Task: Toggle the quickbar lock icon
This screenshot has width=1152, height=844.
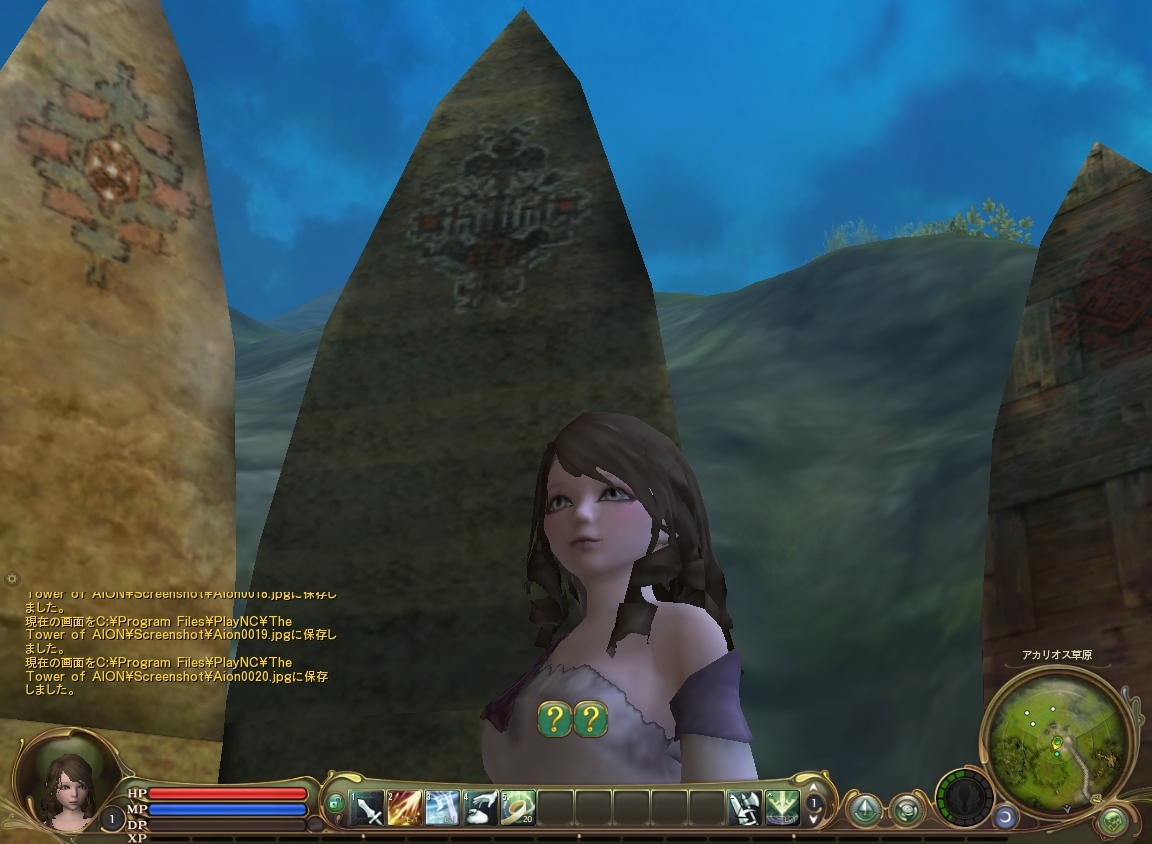Action: pyautogui.click(x=336, y=802)
